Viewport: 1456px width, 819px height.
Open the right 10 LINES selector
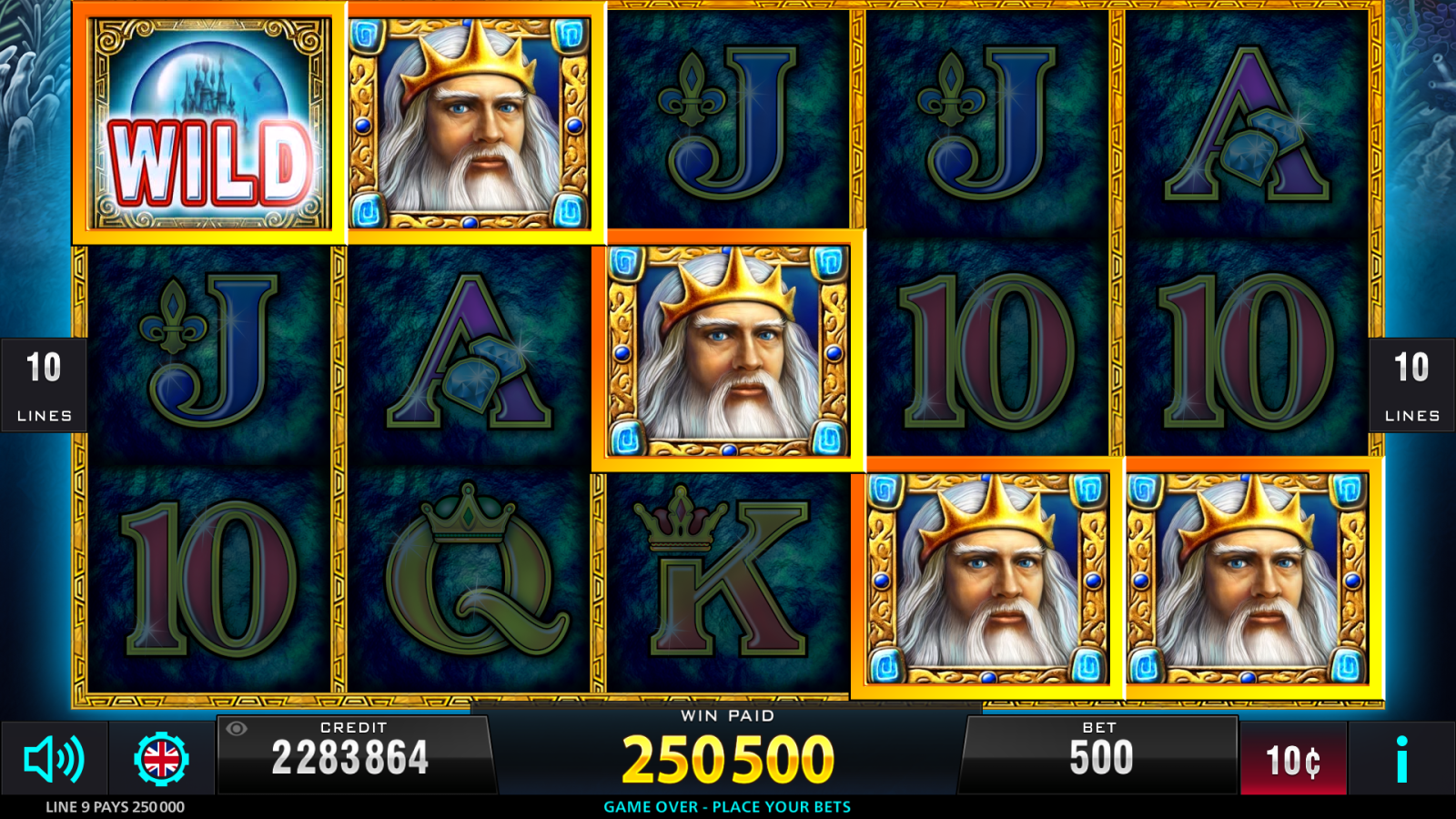pyautogui.click(x=1412, y=382)
